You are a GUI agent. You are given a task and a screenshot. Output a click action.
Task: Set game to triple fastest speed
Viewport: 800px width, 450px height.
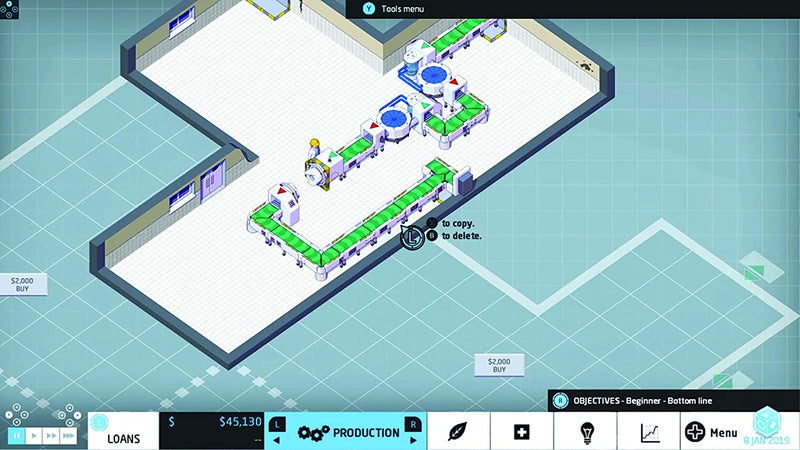(69, 436)
